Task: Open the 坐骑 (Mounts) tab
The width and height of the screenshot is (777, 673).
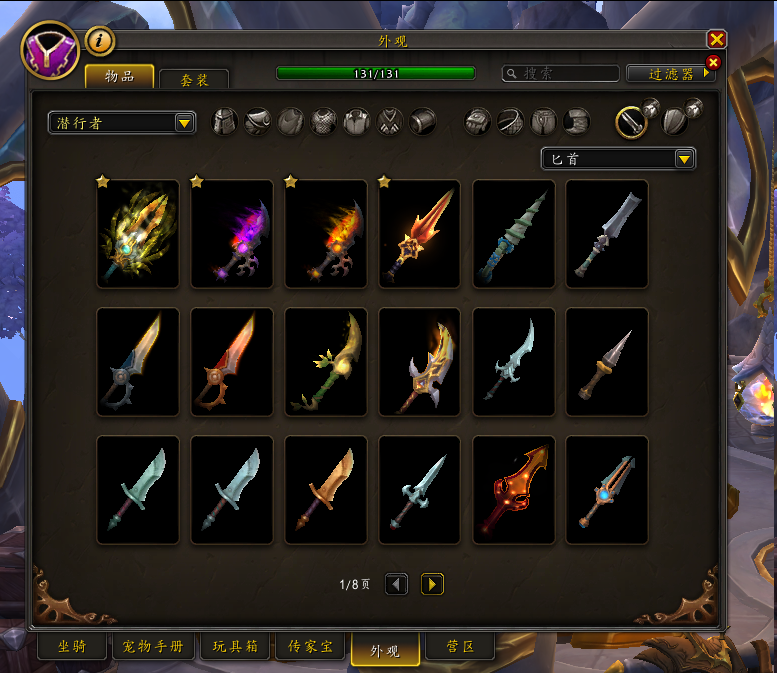Action: pos(71,647)
